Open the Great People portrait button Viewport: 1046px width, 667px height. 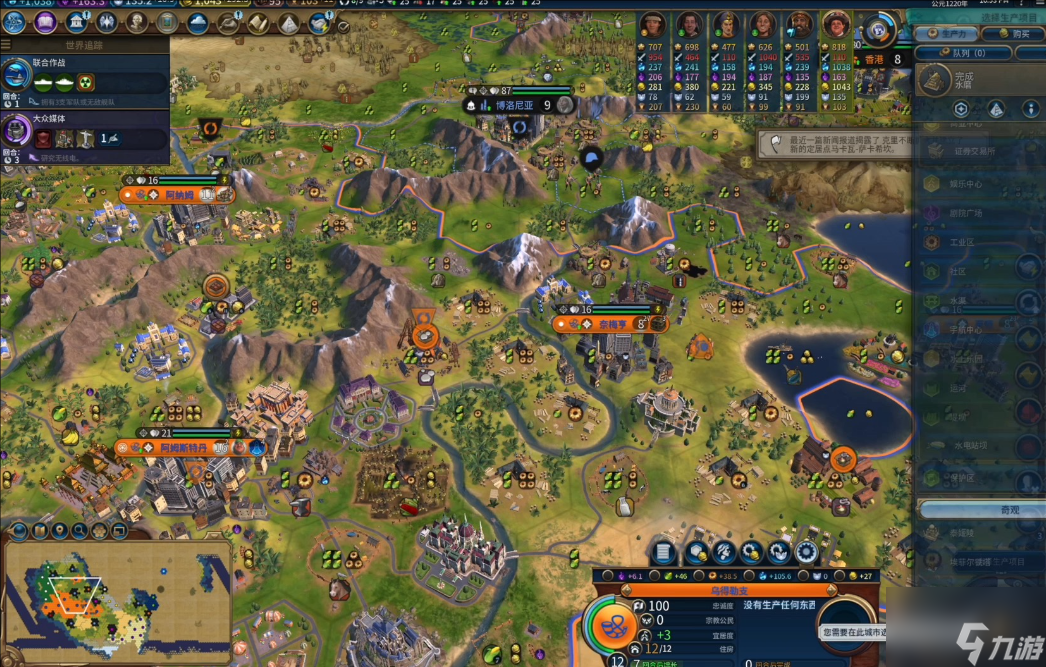136,22
